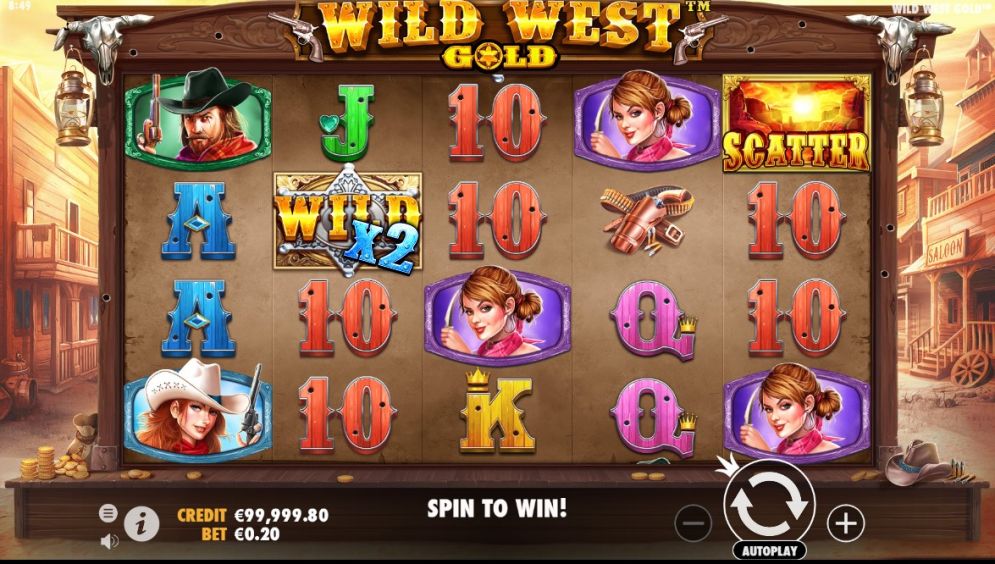Open the hamburger menu icon
Viewport: 995px width, 564px height.
(x=108, y=513)
